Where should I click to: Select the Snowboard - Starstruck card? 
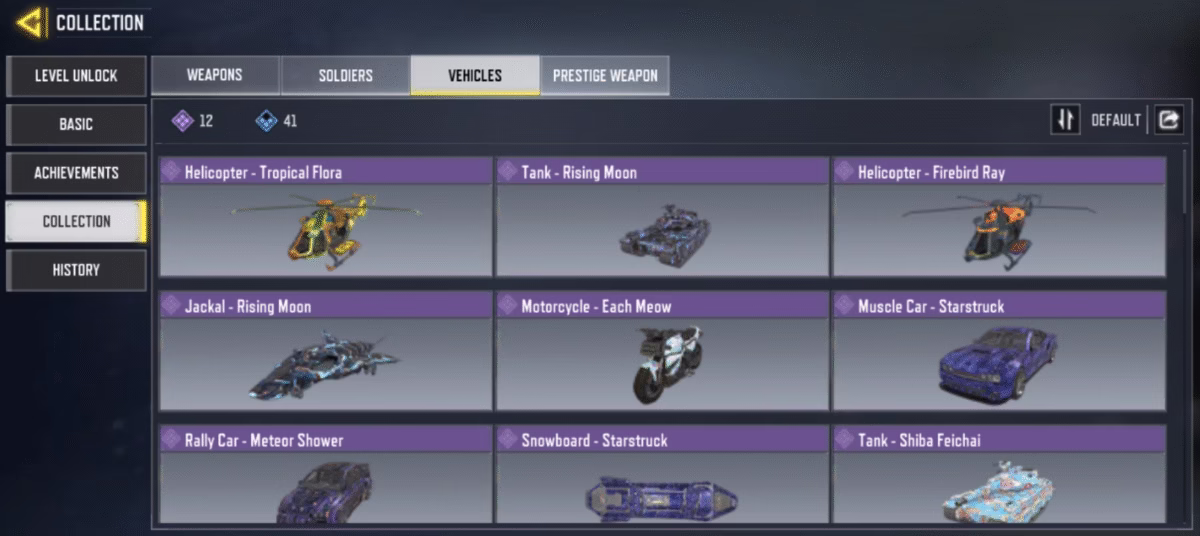click(662, 476)
